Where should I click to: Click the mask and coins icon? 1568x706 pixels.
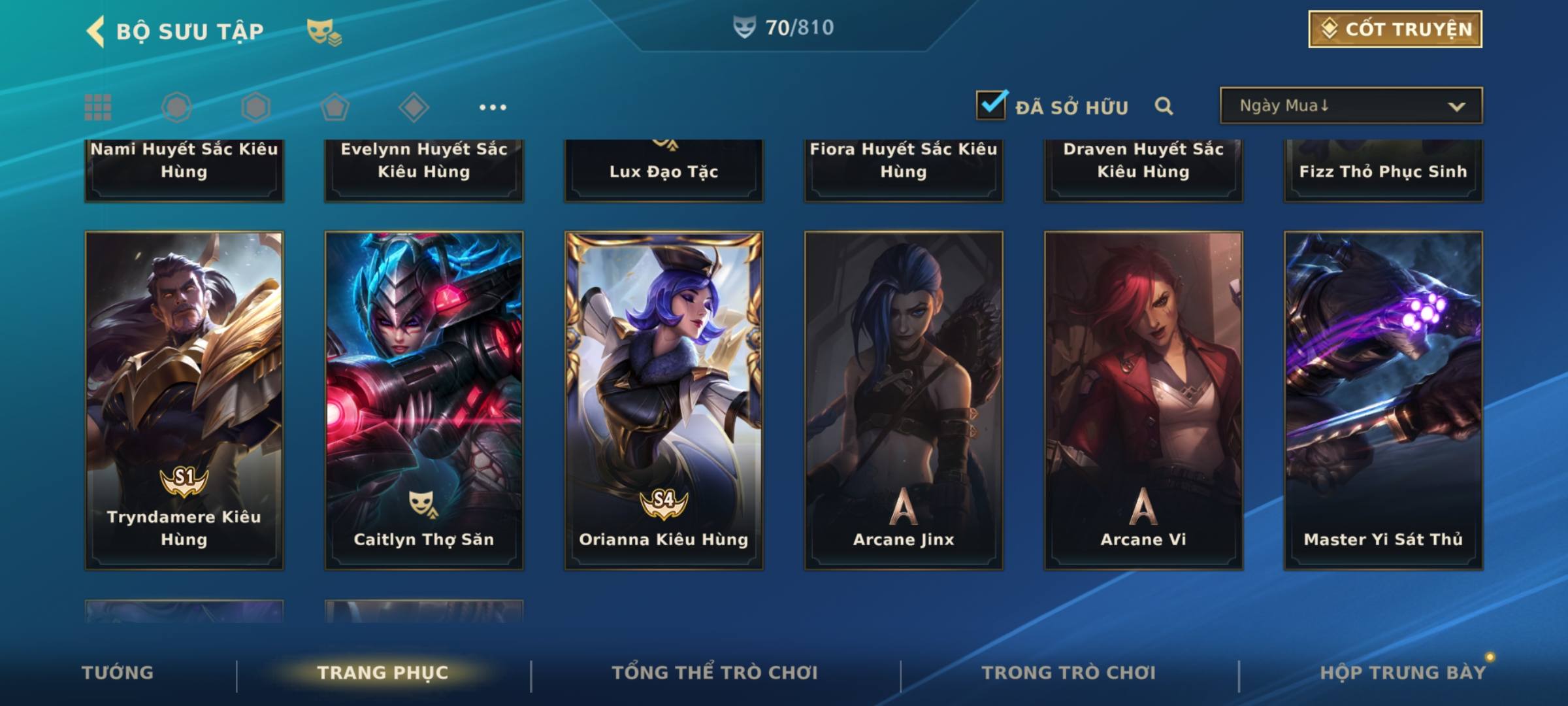323,31
